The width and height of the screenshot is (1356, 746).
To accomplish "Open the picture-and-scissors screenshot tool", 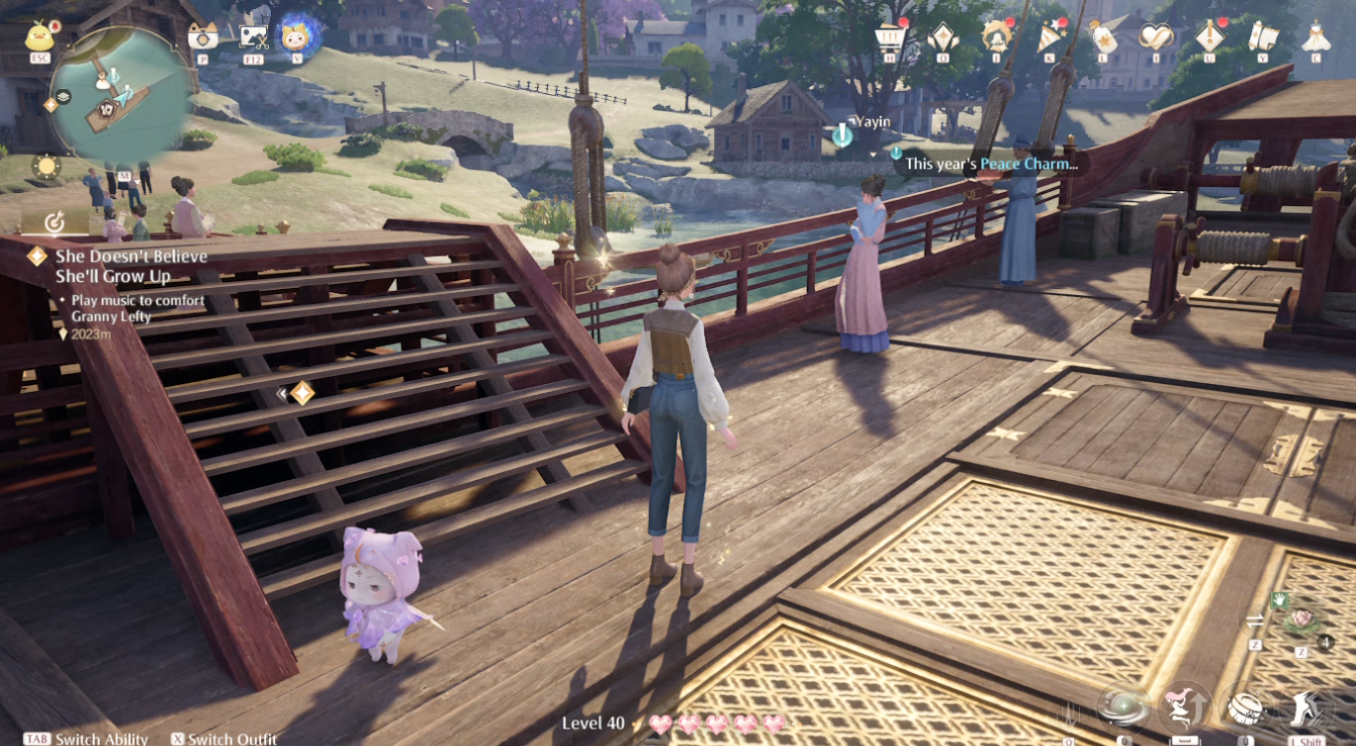I will (x=253, y=37).
